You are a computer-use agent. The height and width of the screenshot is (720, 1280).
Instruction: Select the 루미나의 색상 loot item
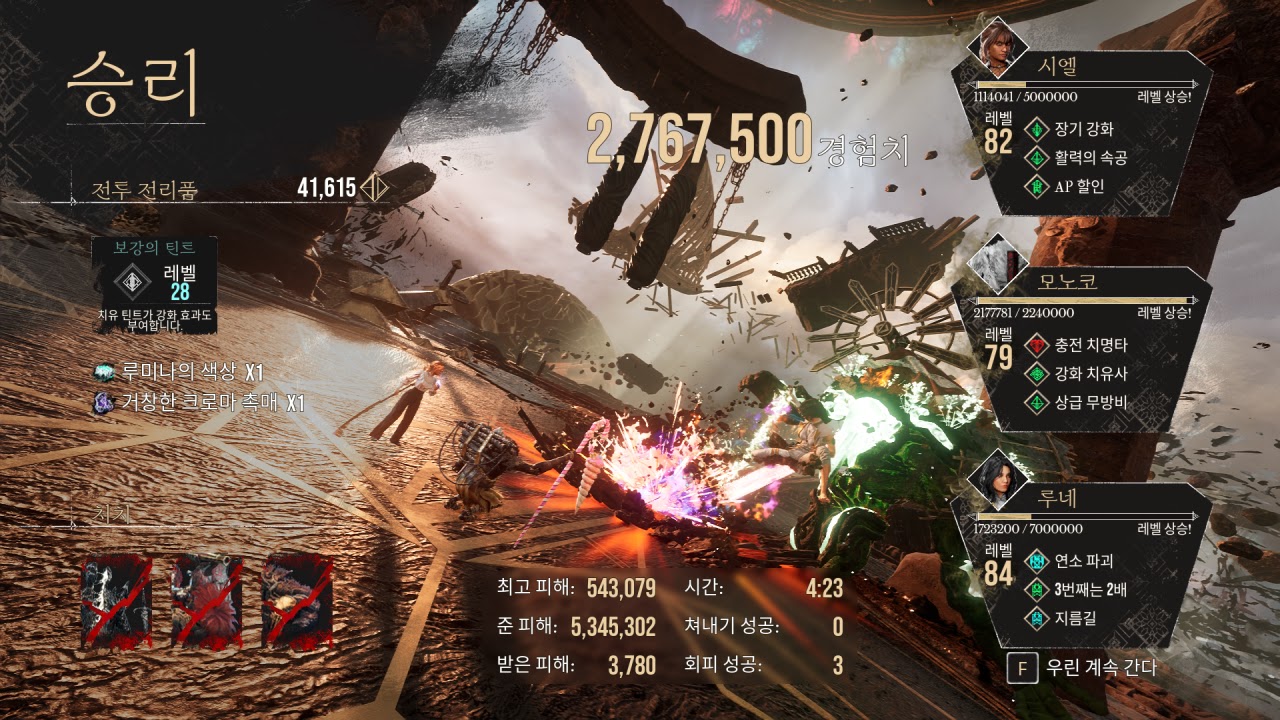click(179, 373)
